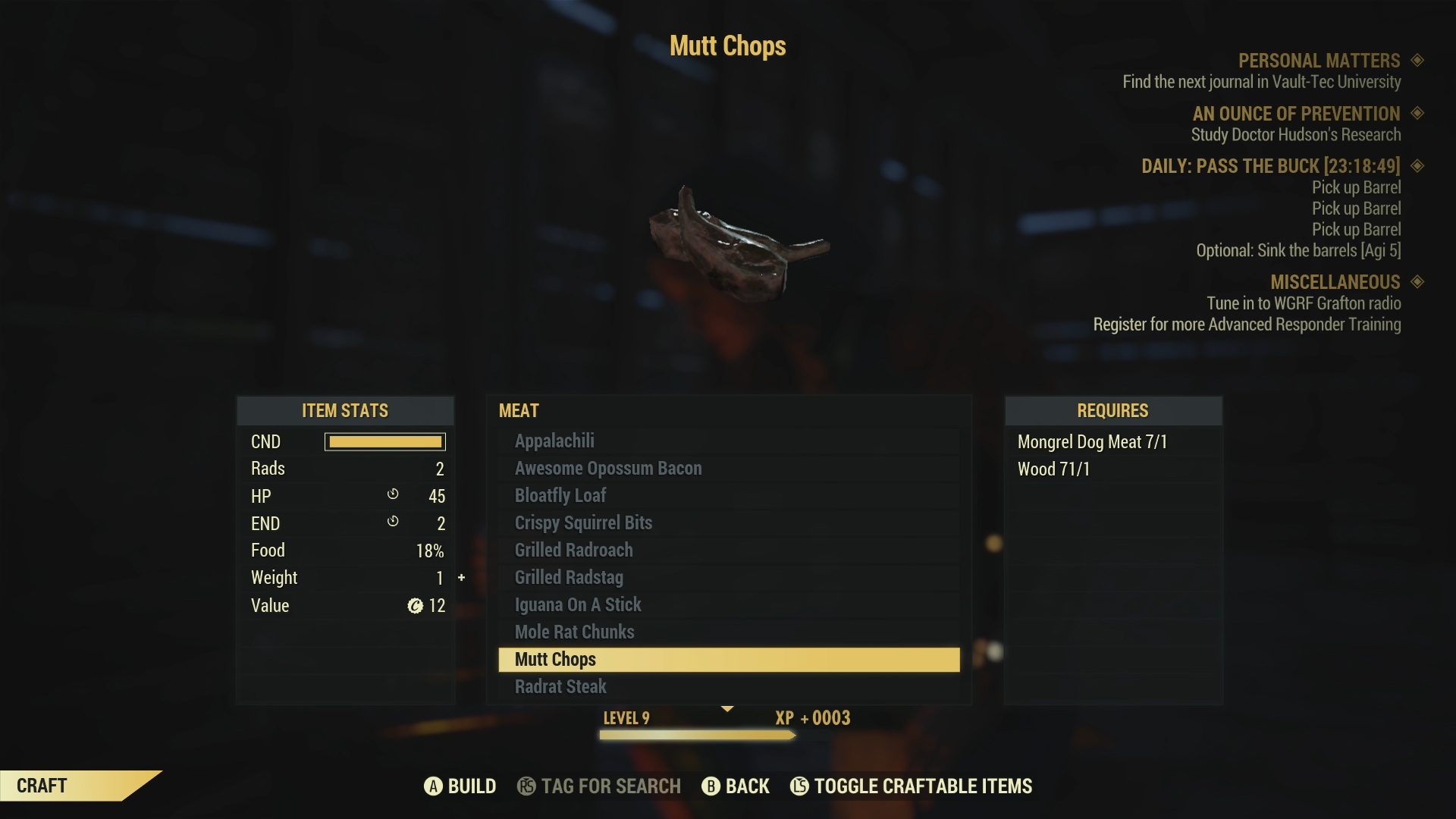
Task: Click the RS Tag for Search icon
Action: click(x=527, y=786)
